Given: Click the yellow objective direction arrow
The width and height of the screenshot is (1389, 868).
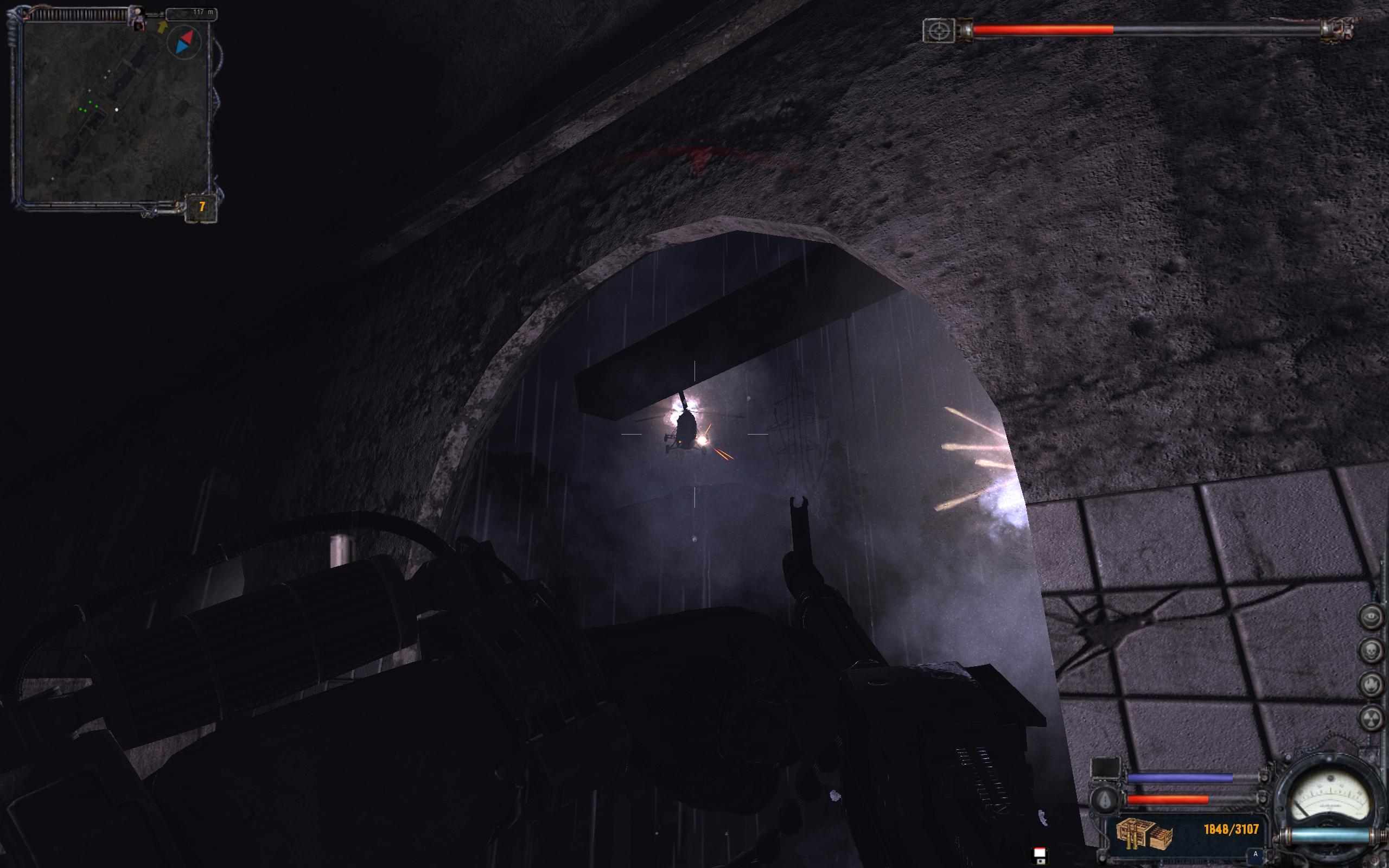Looking at the screenshot, I should [162, 26].
